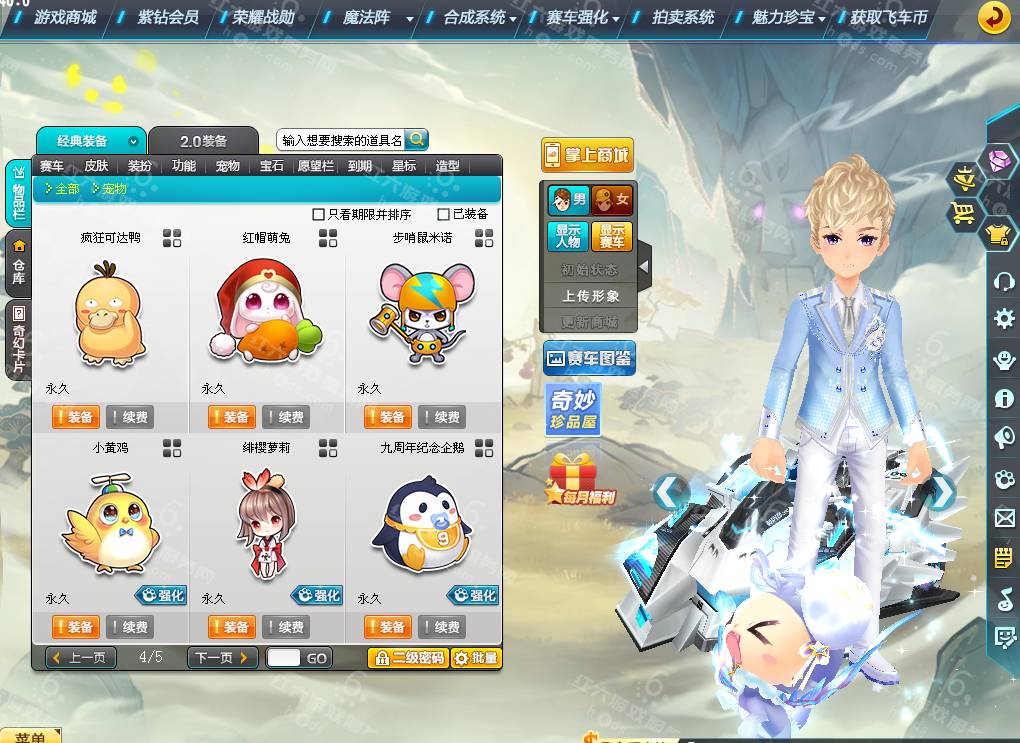Toggle the 只看期限并排序 checkbox
Viewport: 1020px width, 743px height.
click(319, 214)
